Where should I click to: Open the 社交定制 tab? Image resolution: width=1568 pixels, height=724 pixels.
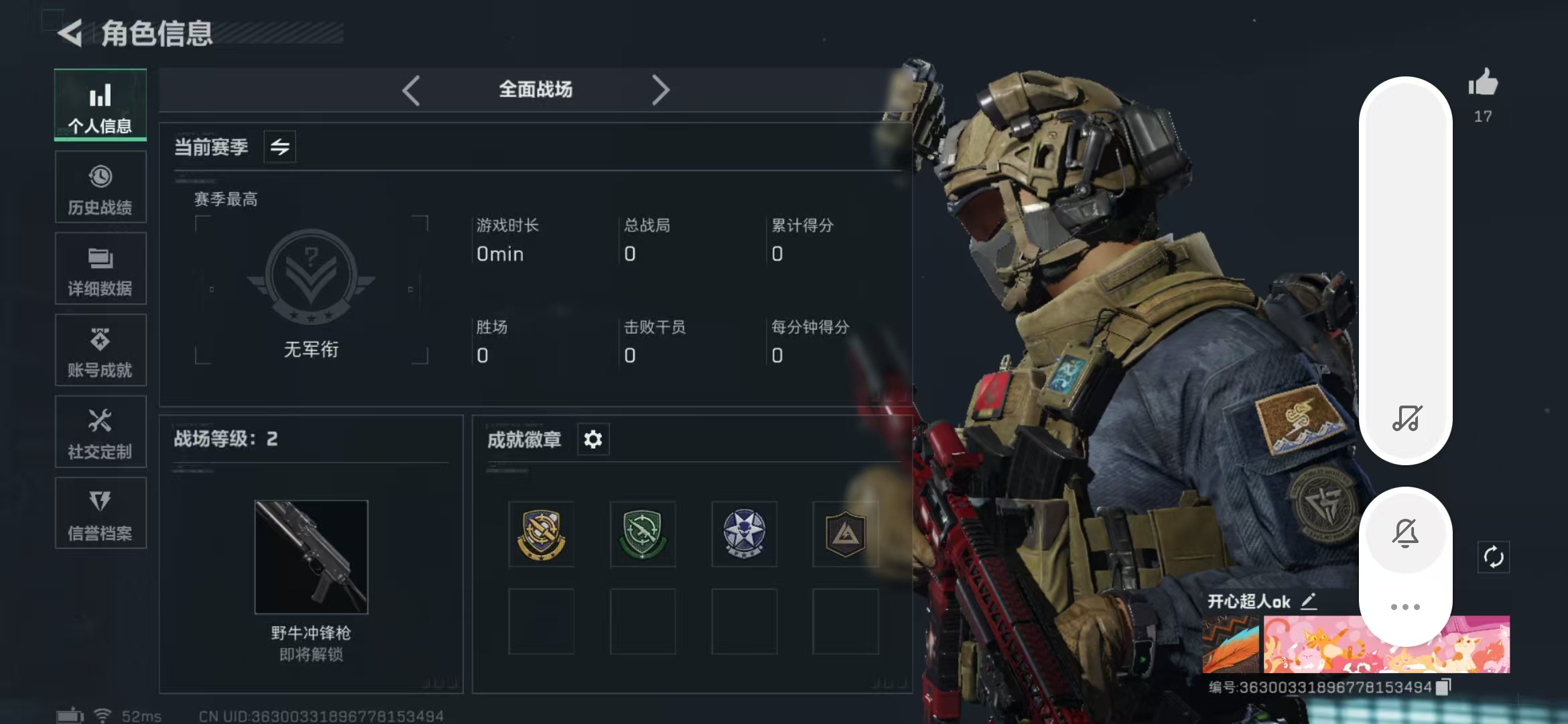pyautogui.click(x=101, y=432)
